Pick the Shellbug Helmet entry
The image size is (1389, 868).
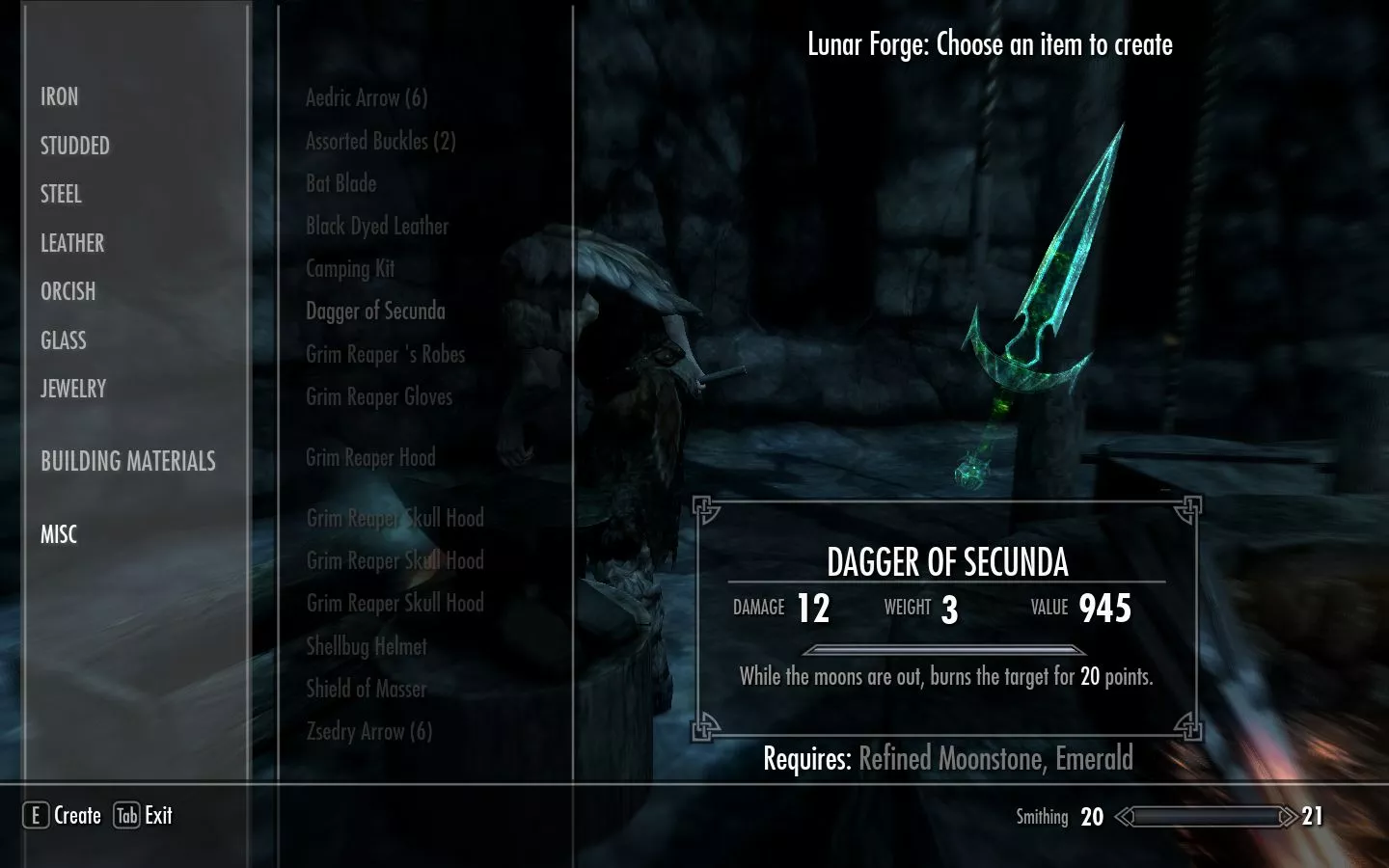367,646
